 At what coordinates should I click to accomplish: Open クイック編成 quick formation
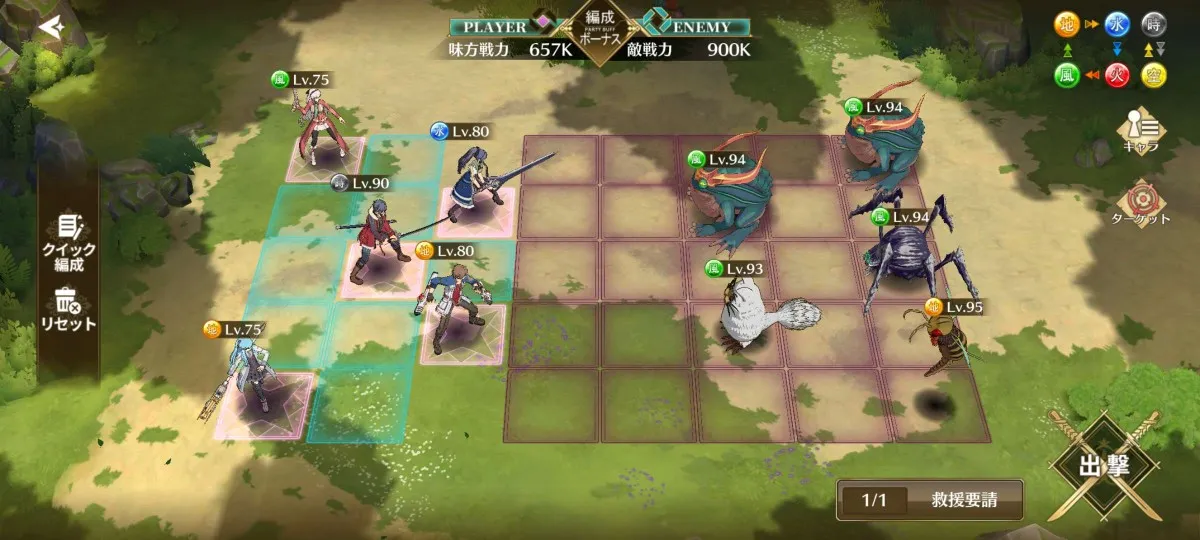pyautogui.click(x=68, y=243)
